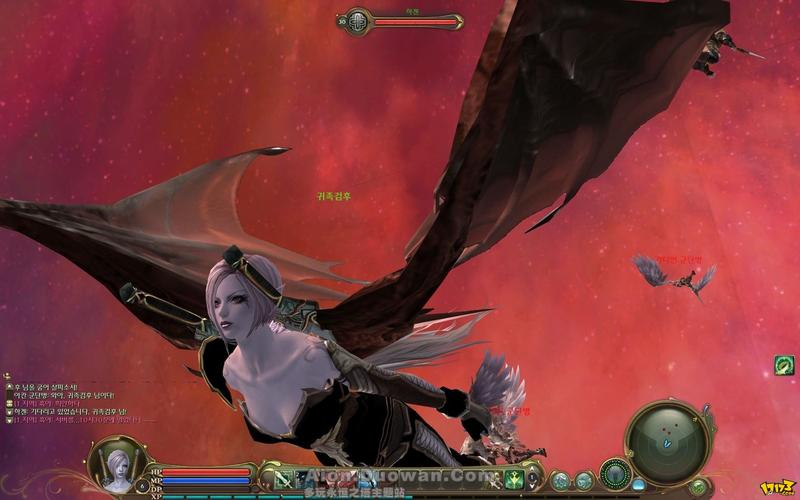Image resolution: width=800 pixels, height=500 pixels.
Task: Open the circular minimap radar
Action: [667, 436]
